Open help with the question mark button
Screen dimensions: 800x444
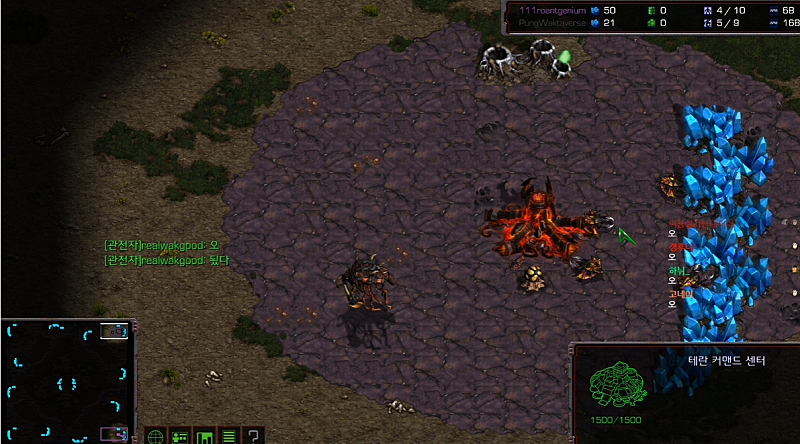pyautogui.click(x=254, y=436)
